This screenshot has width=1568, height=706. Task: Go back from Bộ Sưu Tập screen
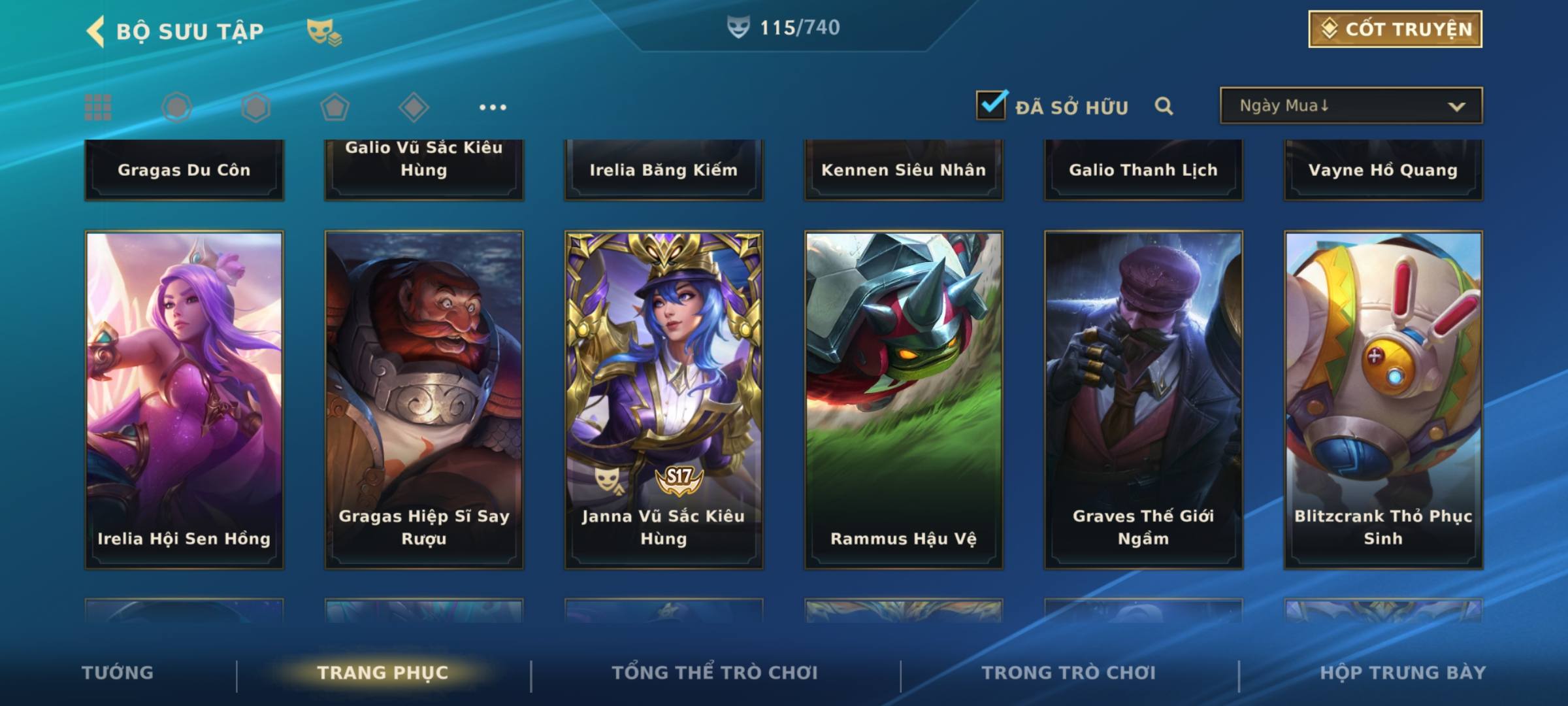click(97, 31)
